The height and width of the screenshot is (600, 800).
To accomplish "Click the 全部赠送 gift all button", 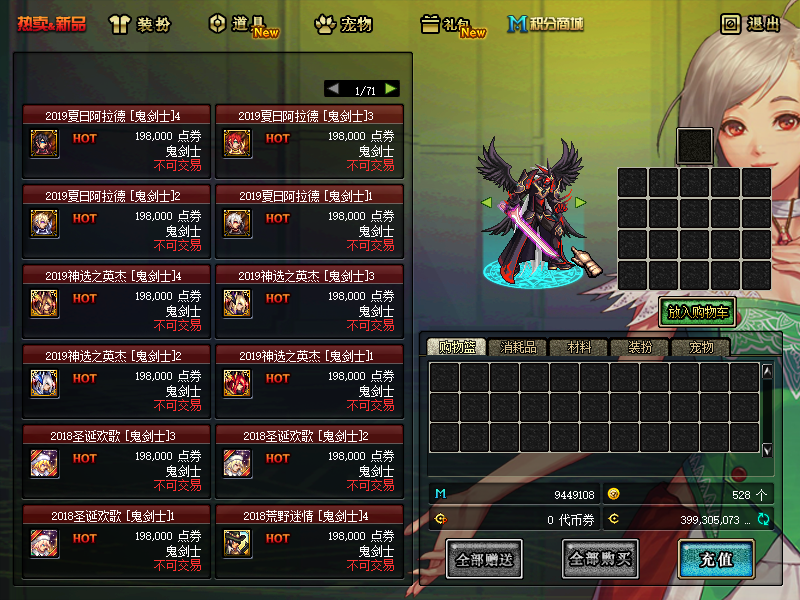I will point(484,558).
